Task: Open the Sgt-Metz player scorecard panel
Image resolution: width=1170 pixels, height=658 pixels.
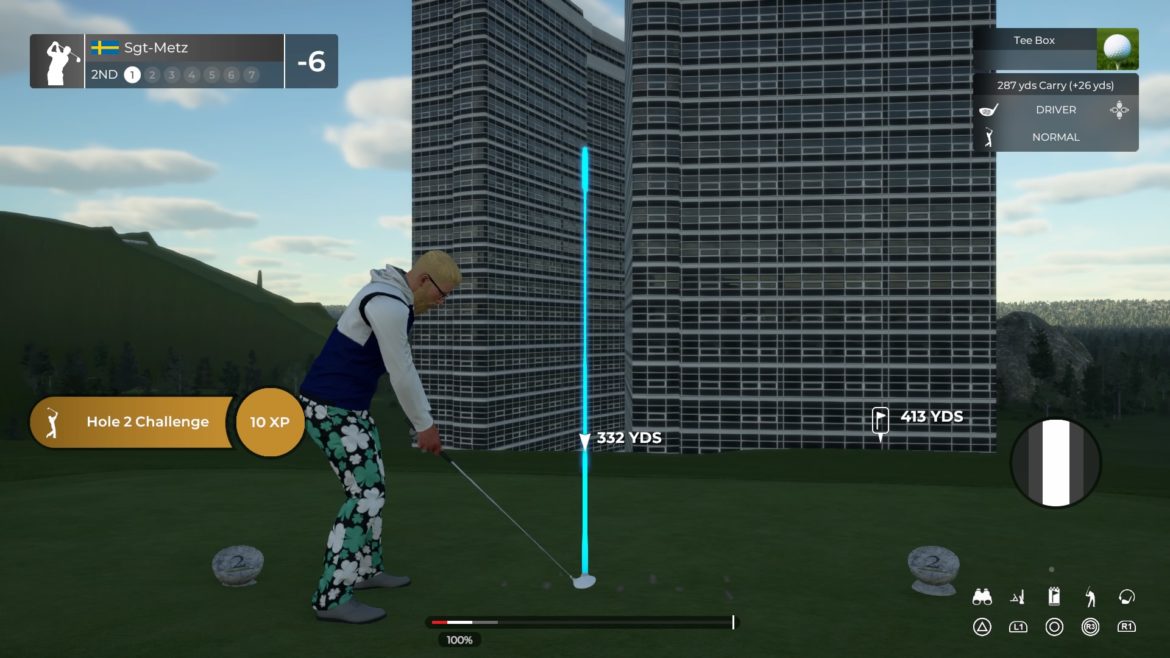Action: pos(183,61)
